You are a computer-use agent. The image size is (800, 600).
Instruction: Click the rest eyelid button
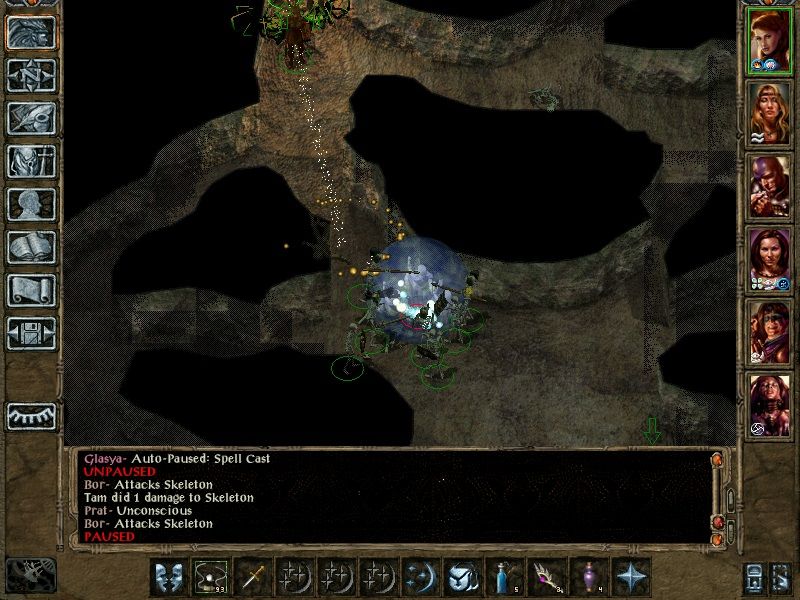pyautogui.click(x=30, y=414)
